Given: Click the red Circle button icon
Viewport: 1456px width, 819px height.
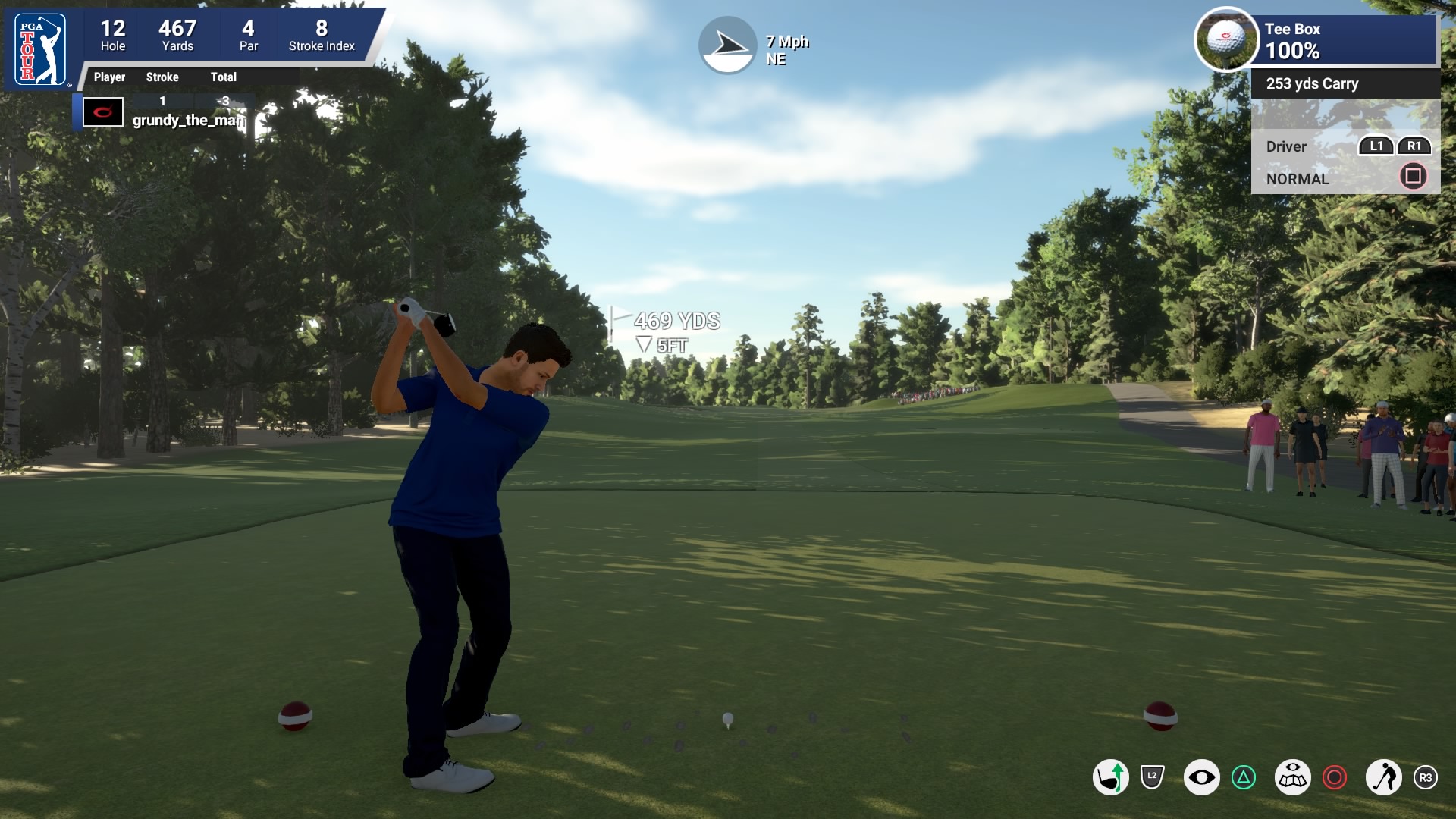Looking at the screenshot, I should coord(1335,776).
